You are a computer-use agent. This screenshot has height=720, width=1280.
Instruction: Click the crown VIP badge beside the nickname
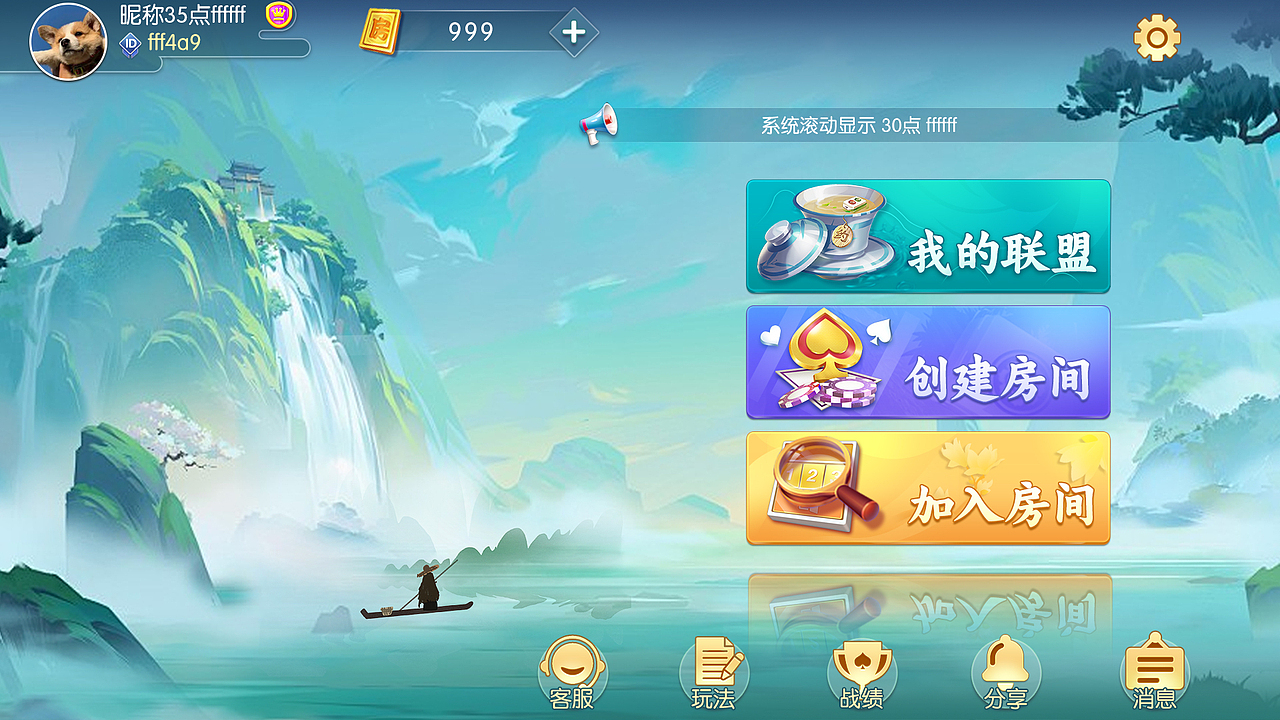[278, 15]
